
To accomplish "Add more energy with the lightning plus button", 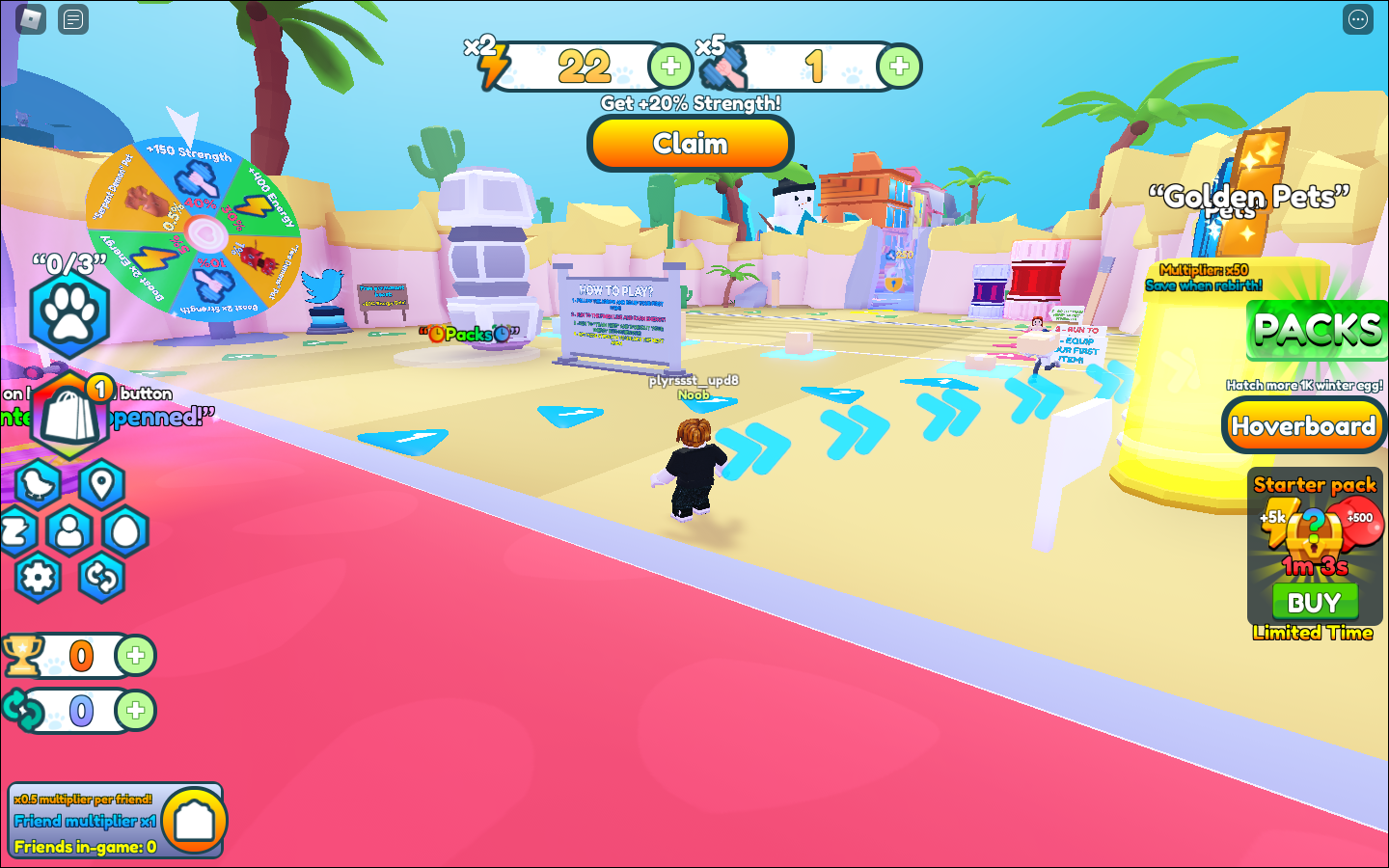I will pos(670,67).
